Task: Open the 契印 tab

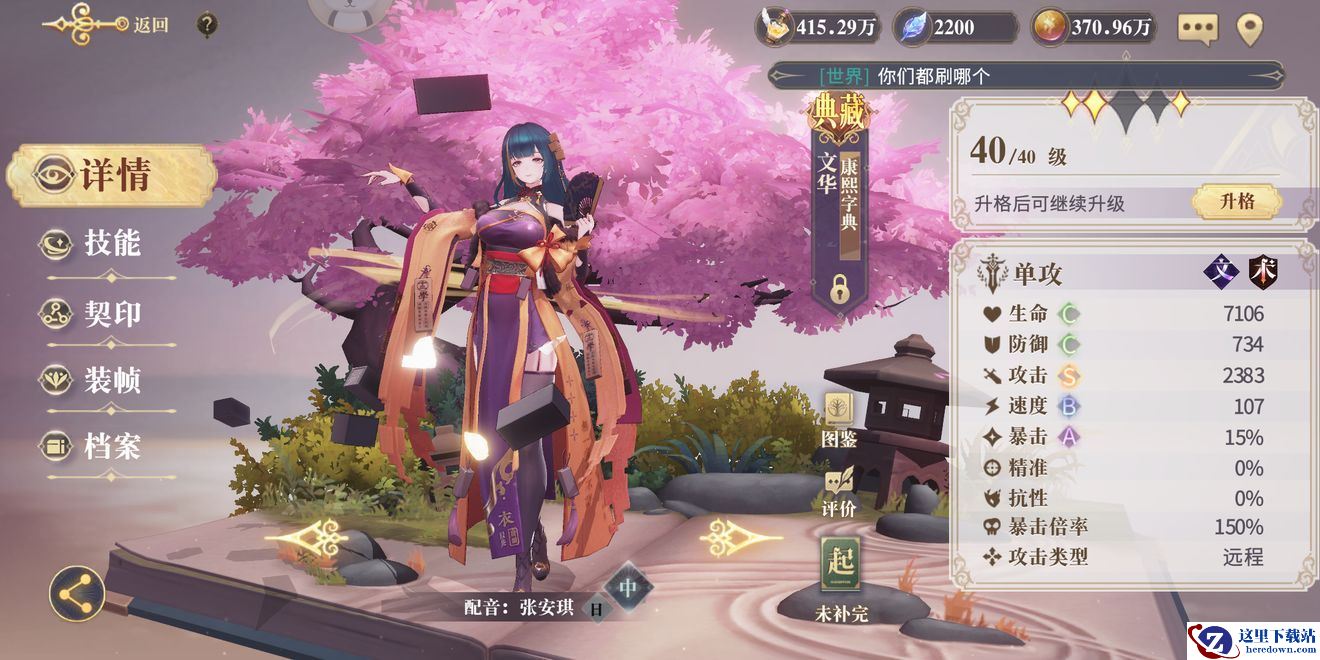Action: click(x=108, y=314)
